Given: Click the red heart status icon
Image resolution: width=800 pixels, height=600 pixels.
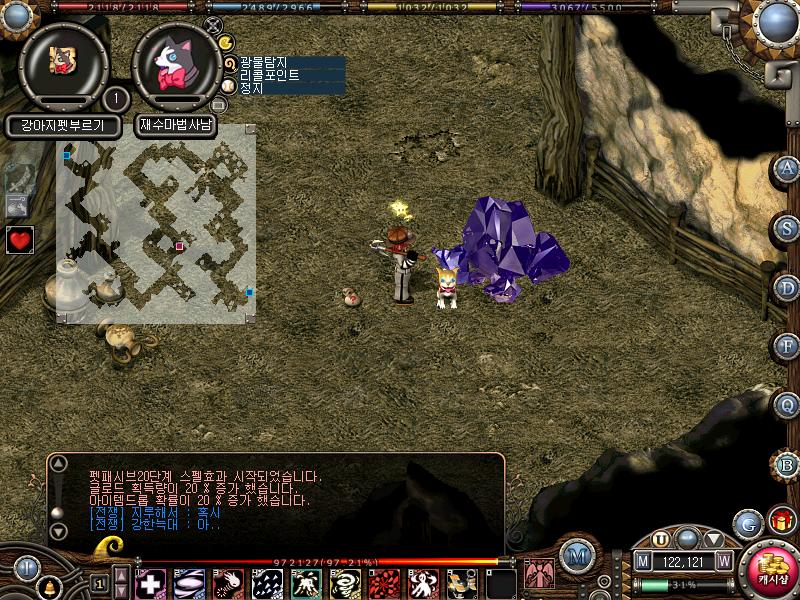Looking at the screenshot, I should tap(19, 240).
